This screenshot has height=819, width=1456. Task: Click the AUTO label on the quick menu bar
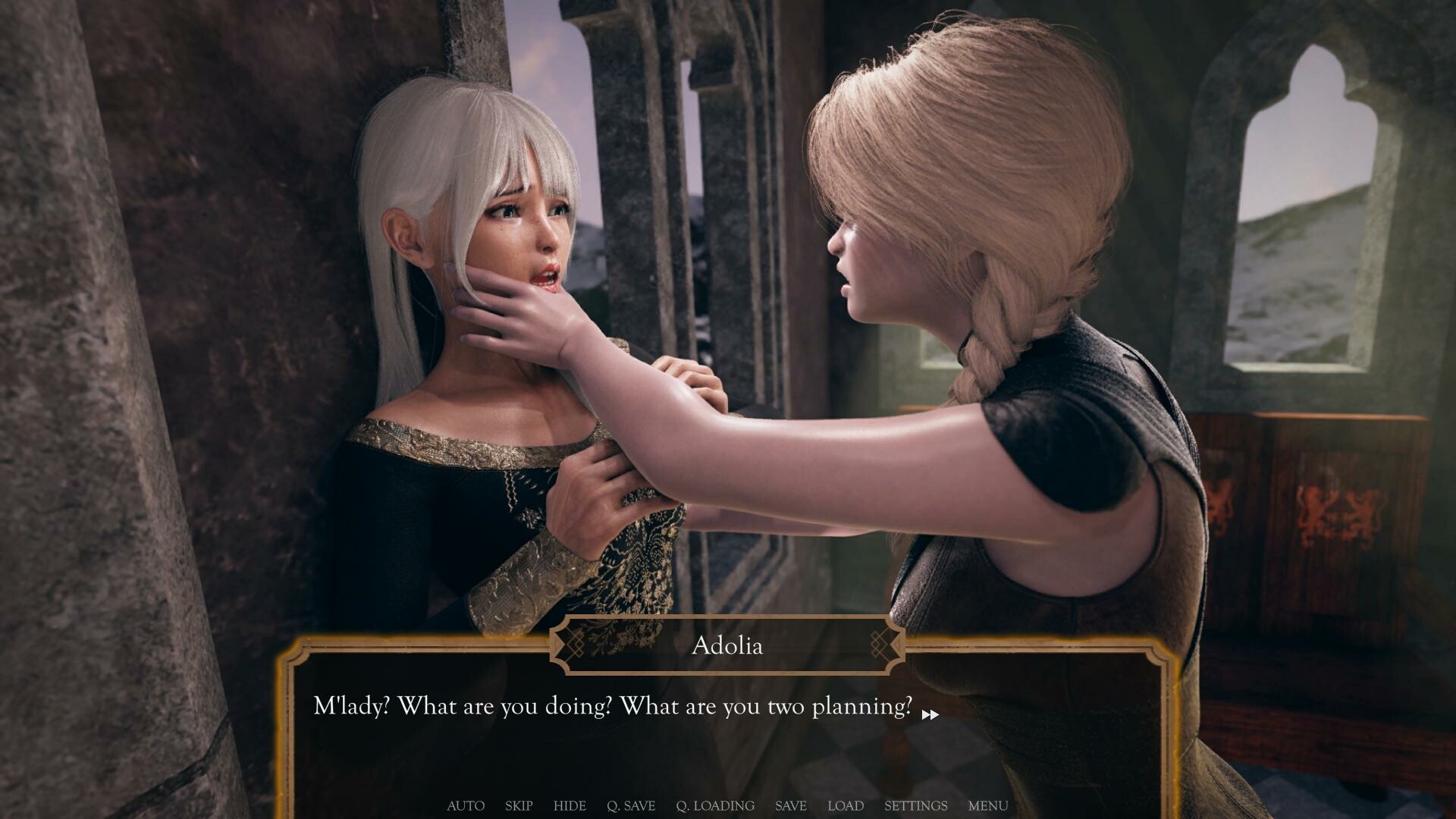click(x=465, y=806)
